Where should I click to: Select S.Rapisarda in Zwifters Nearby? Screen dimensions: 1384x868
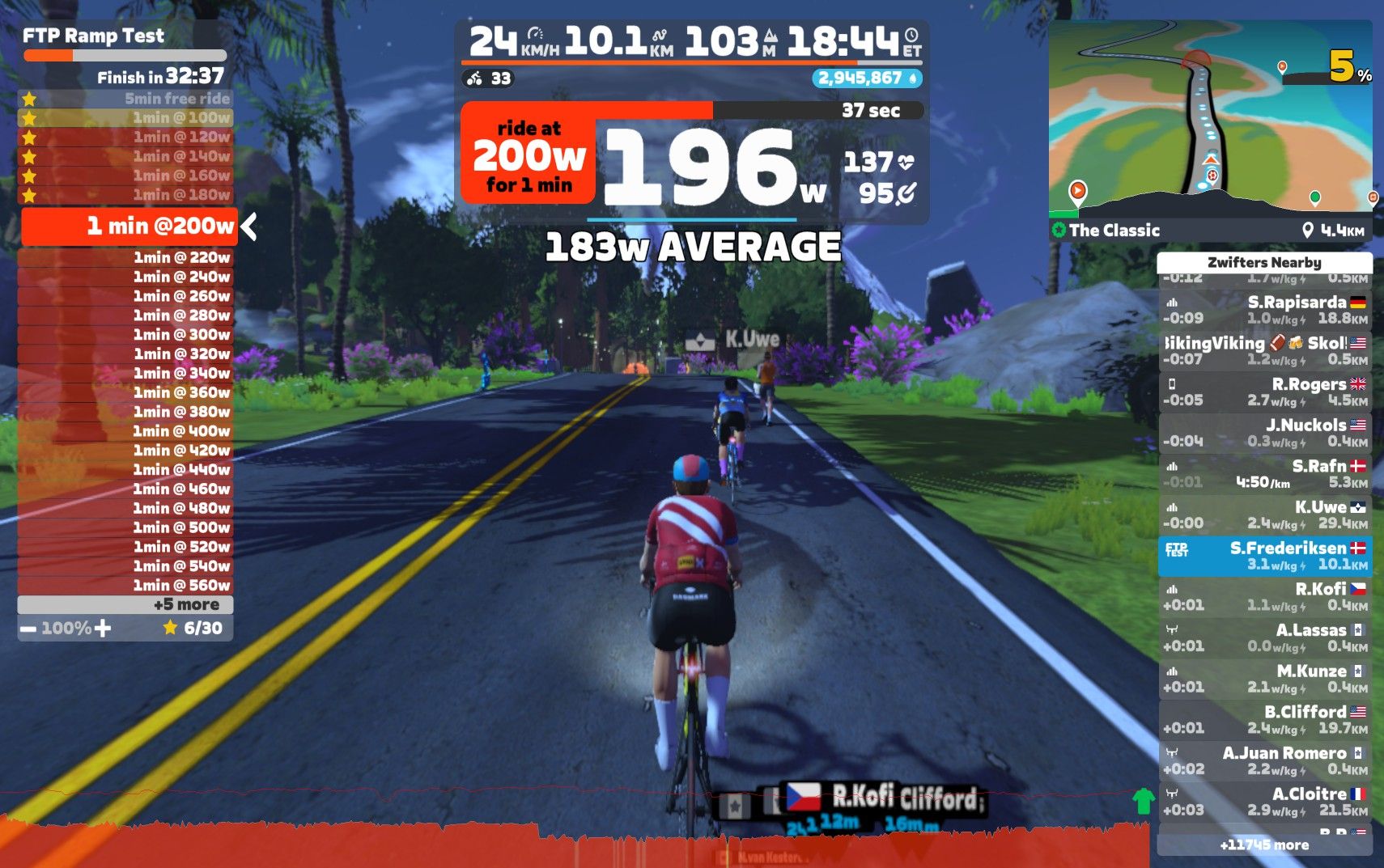[x=1264, y=310]
